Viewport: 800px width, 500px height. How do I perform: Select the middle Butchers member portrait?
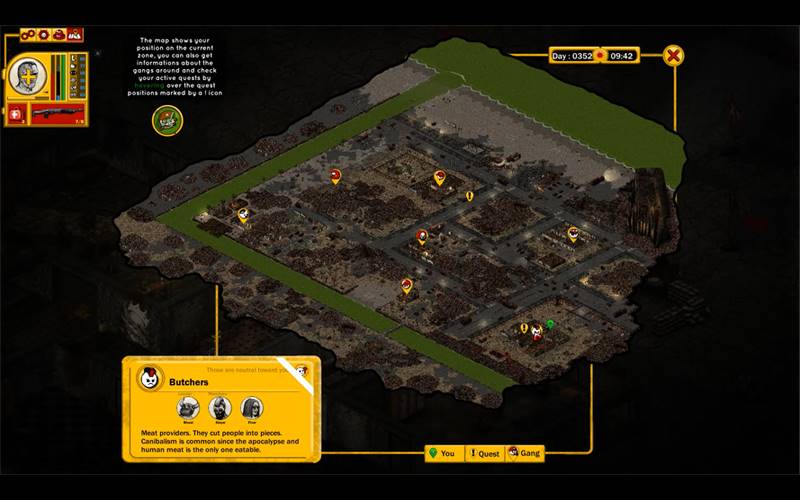tap(220, 407)
